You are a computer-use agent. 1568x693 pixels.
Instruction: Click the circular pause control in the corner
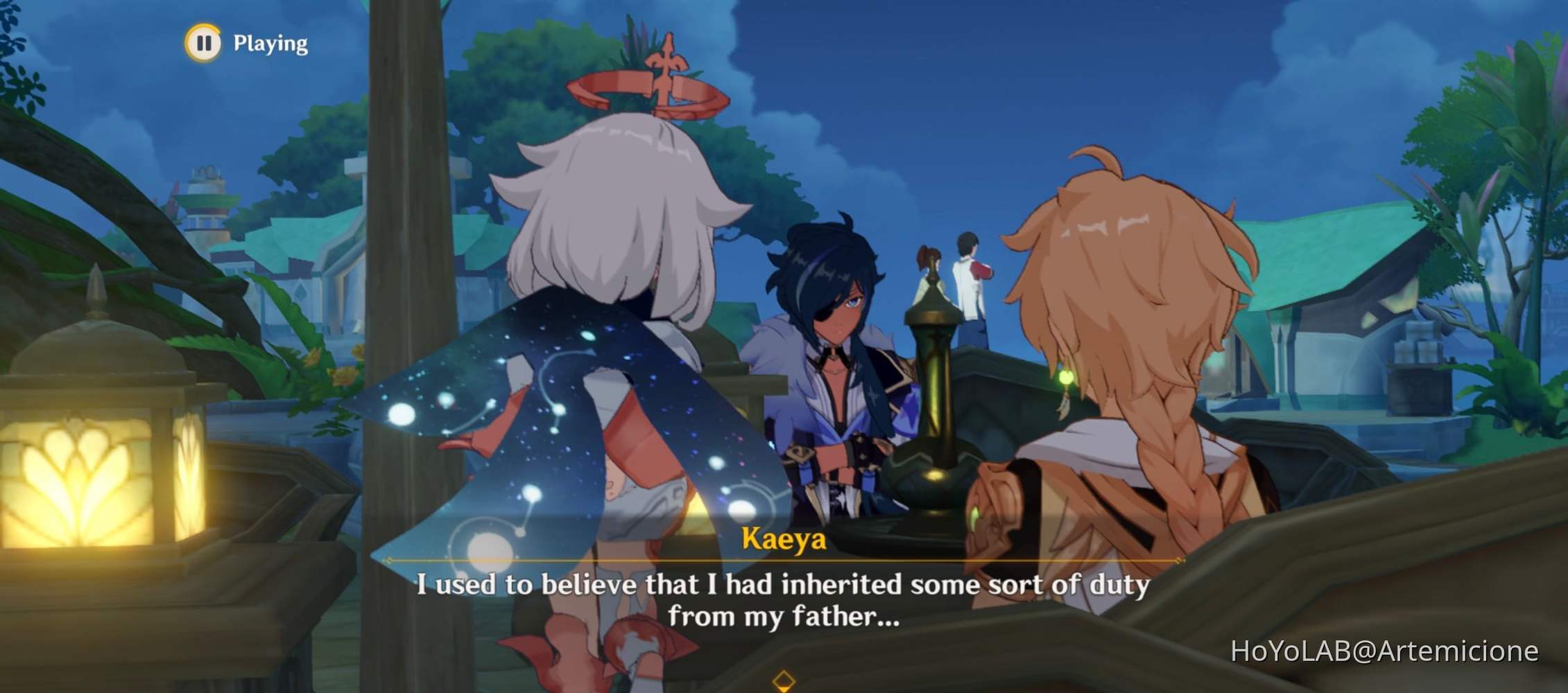205,43
